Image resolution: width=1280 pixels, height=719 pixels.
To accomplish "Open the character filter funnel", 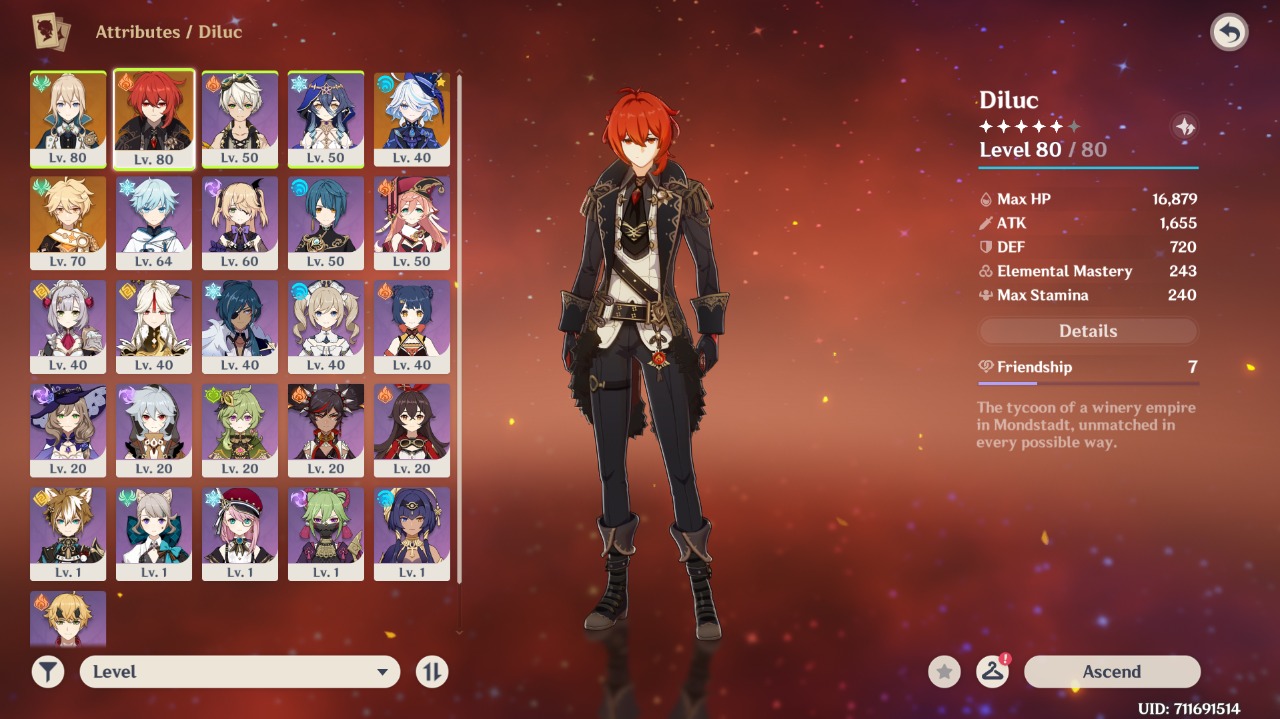I will pyautogui.click(x=48, y=672).
